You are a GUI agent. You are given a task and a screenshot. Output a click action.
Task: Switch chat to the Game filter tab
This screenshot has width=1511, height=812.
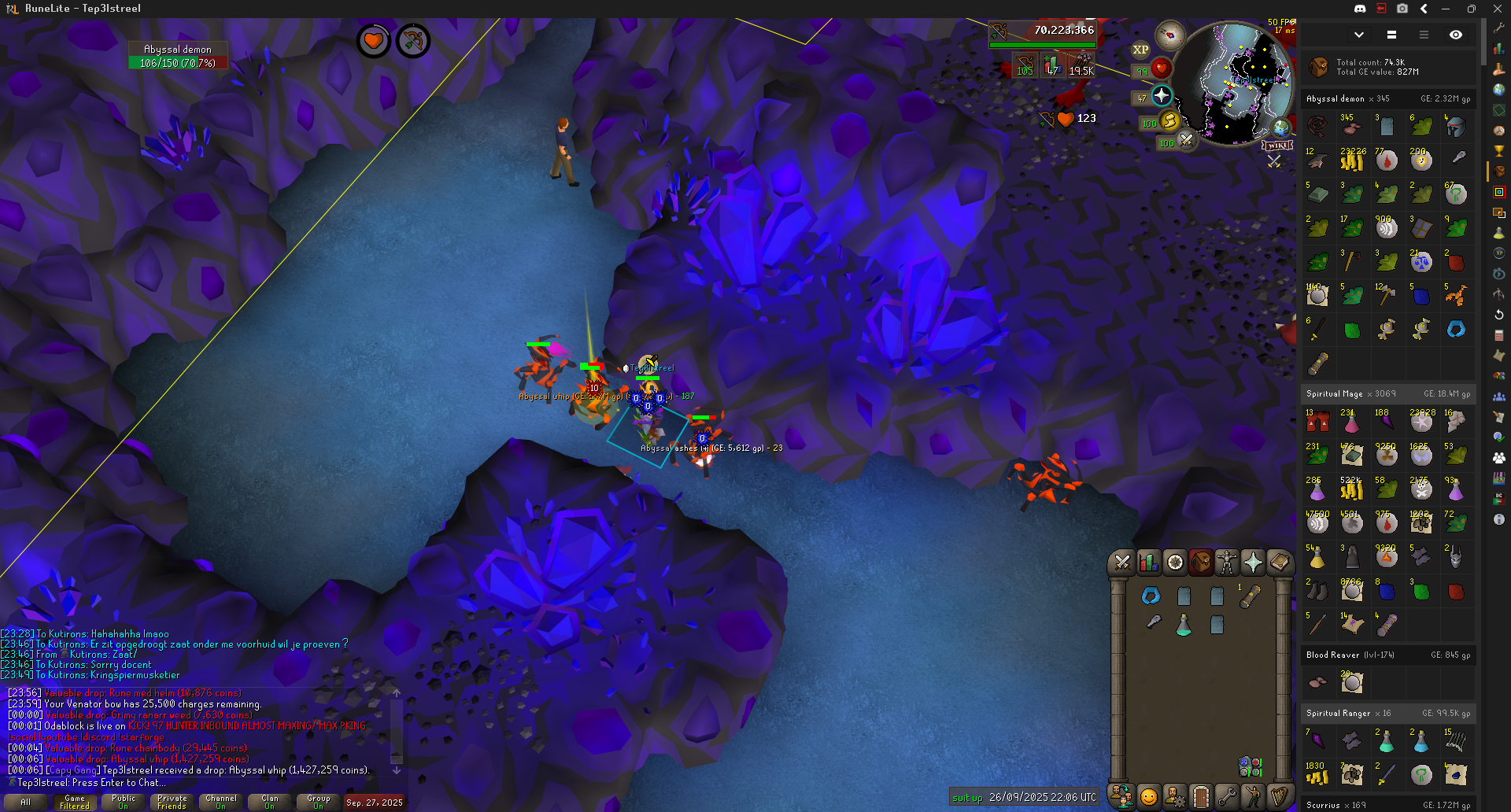click(75, 802)
